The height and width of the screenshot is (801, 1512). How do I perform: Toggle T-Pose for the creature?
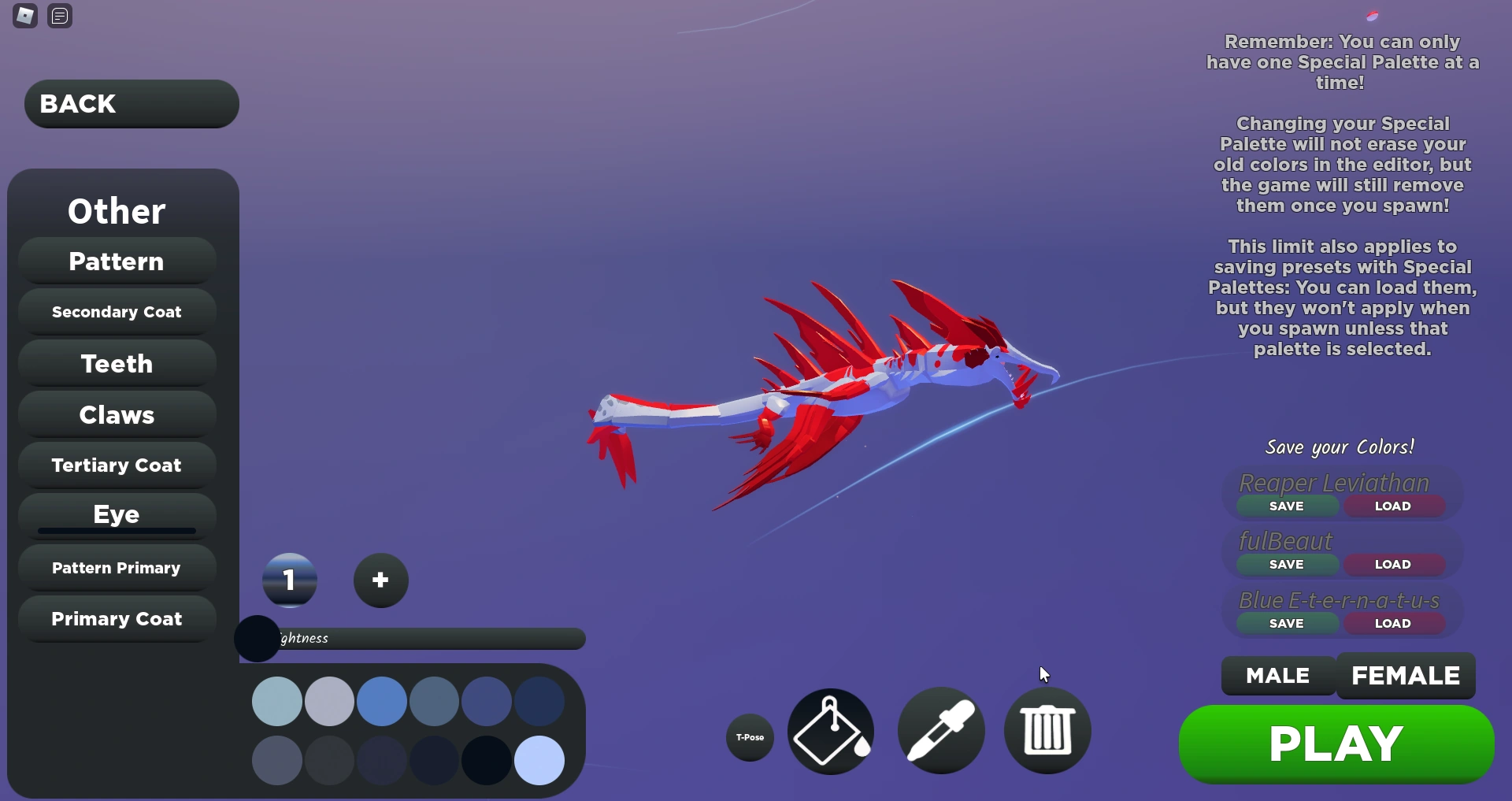[x=749, y=738]
